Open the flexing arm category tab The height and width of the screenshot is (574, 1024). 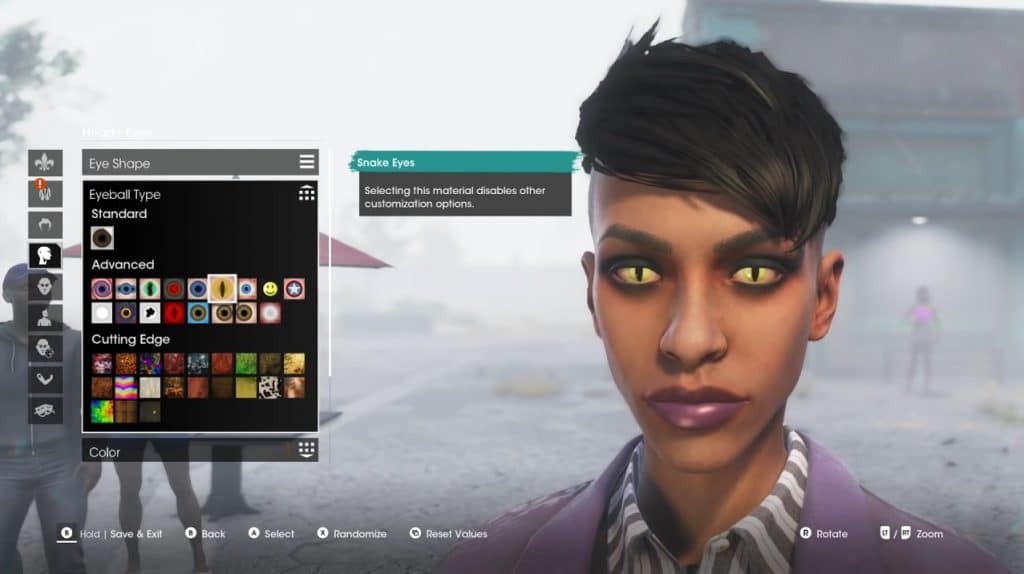[x=45, y=379]
